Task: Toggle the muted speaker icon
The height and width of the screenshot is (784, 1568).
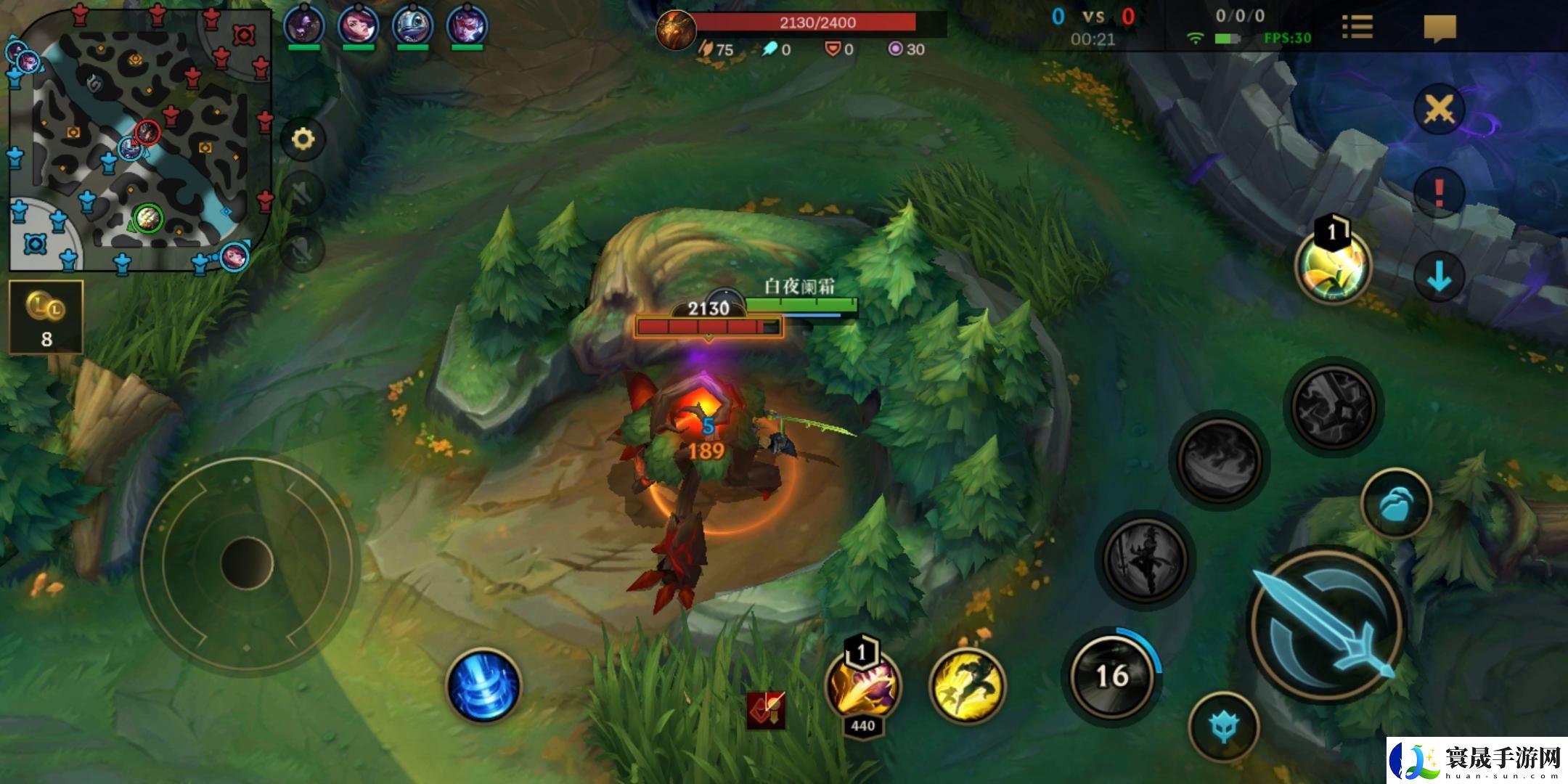Action: [303, 192]
